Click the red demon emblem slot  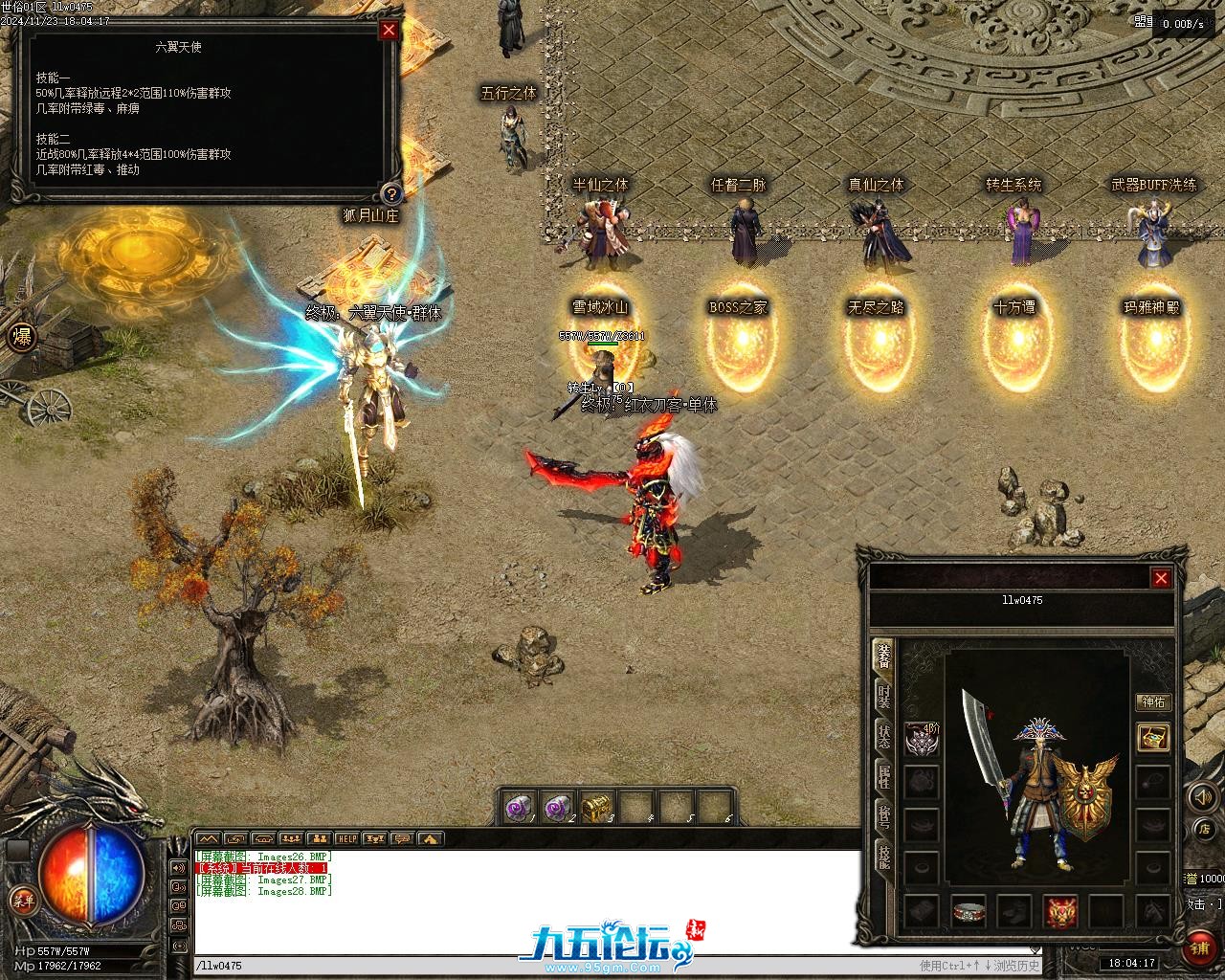tap(1060, 912)
